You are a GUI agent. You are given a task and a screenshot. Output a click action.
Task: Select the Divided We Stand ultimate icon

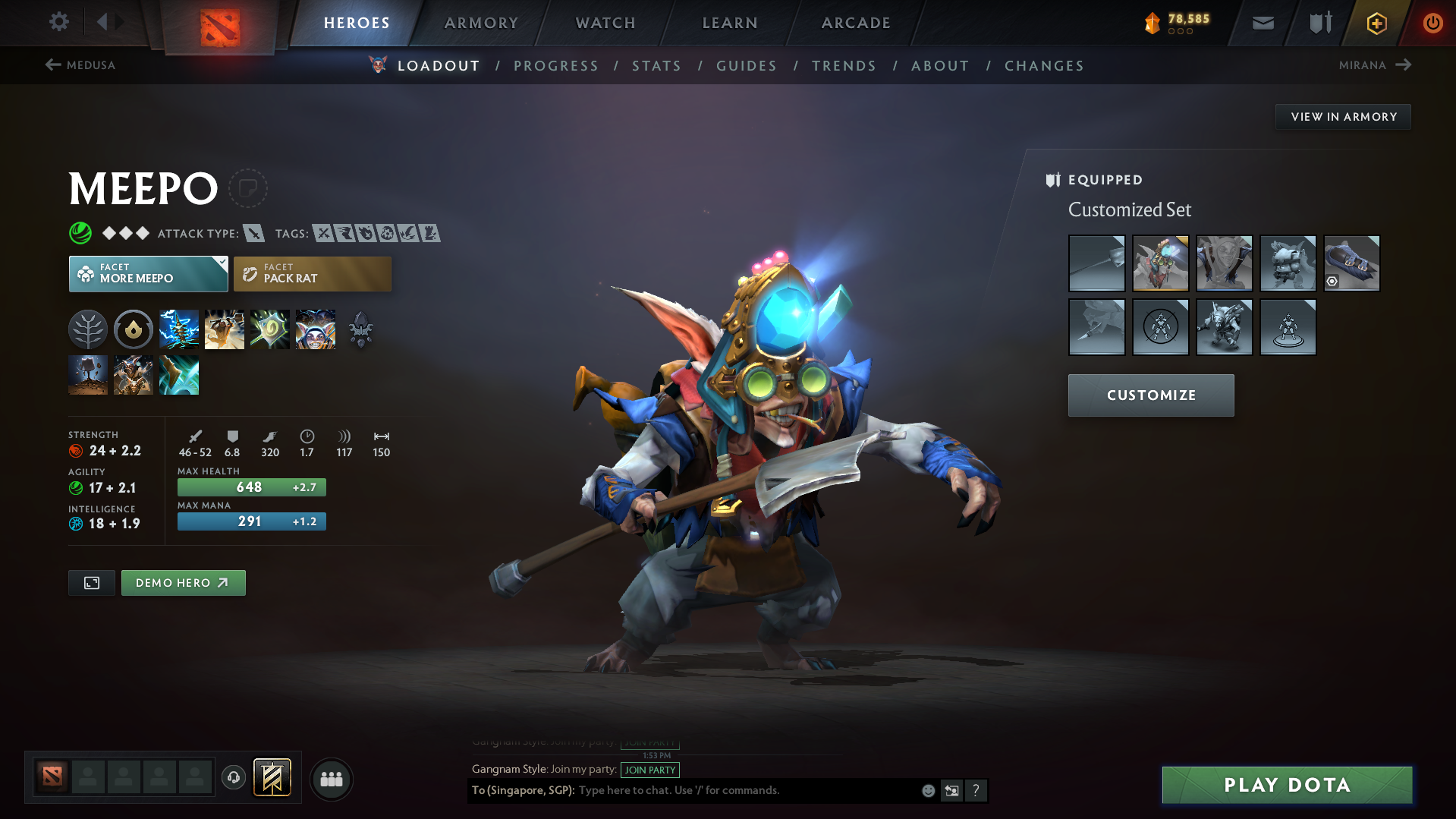[x=316, y=329]
